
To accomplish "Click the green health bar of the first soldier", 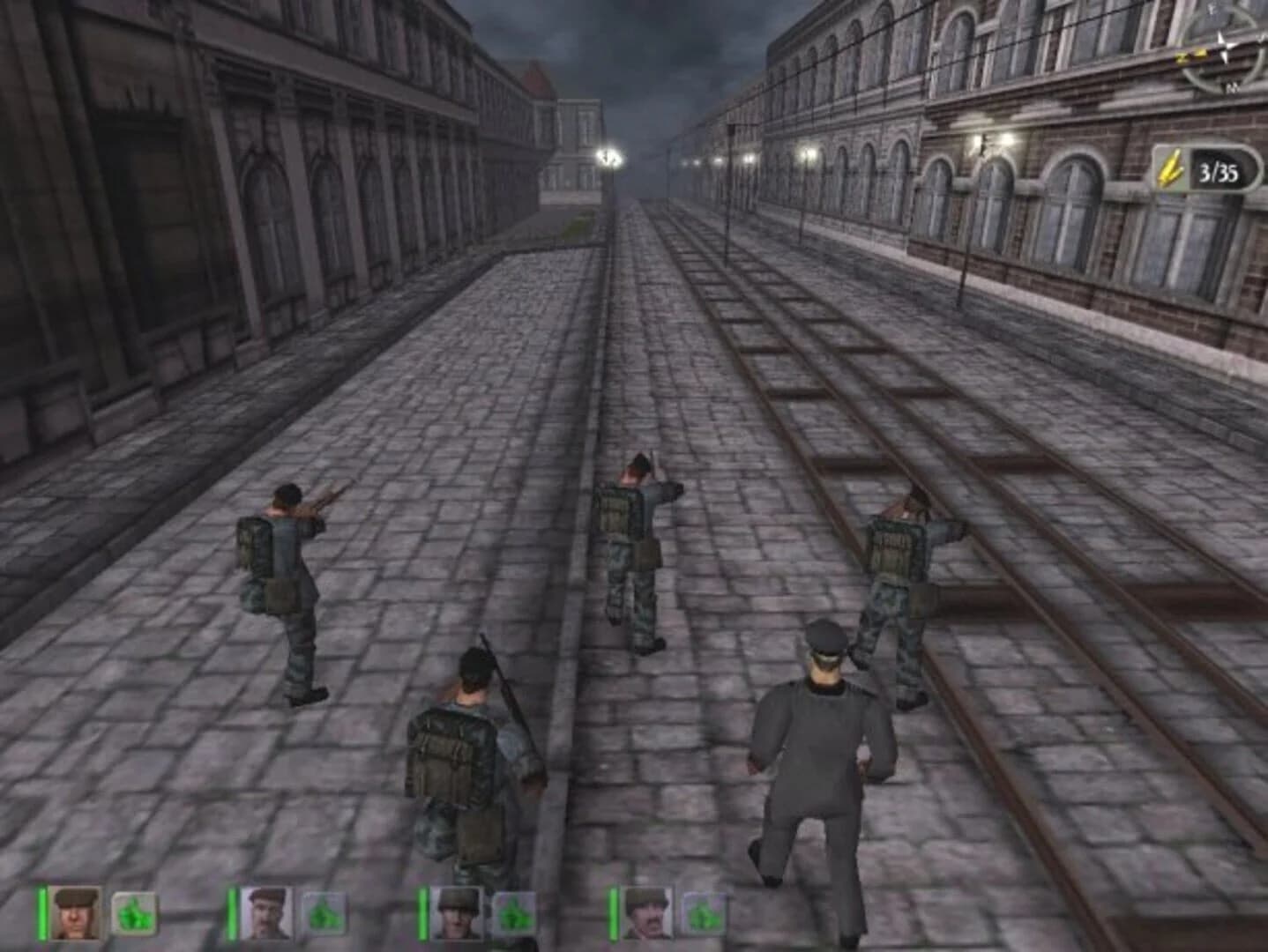I will point(41,912).
